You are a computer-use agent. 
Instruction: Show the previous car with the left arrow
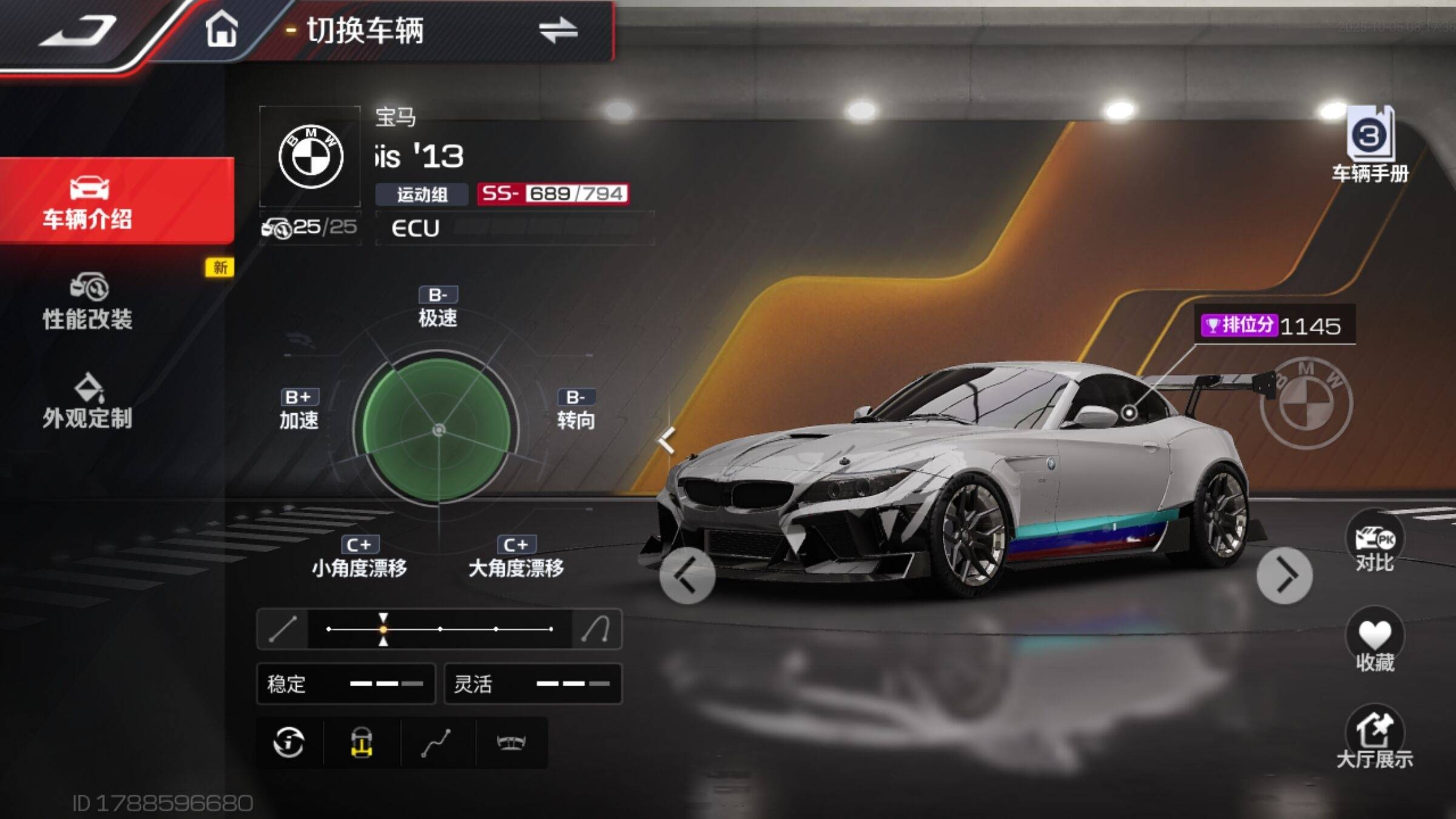687,575
